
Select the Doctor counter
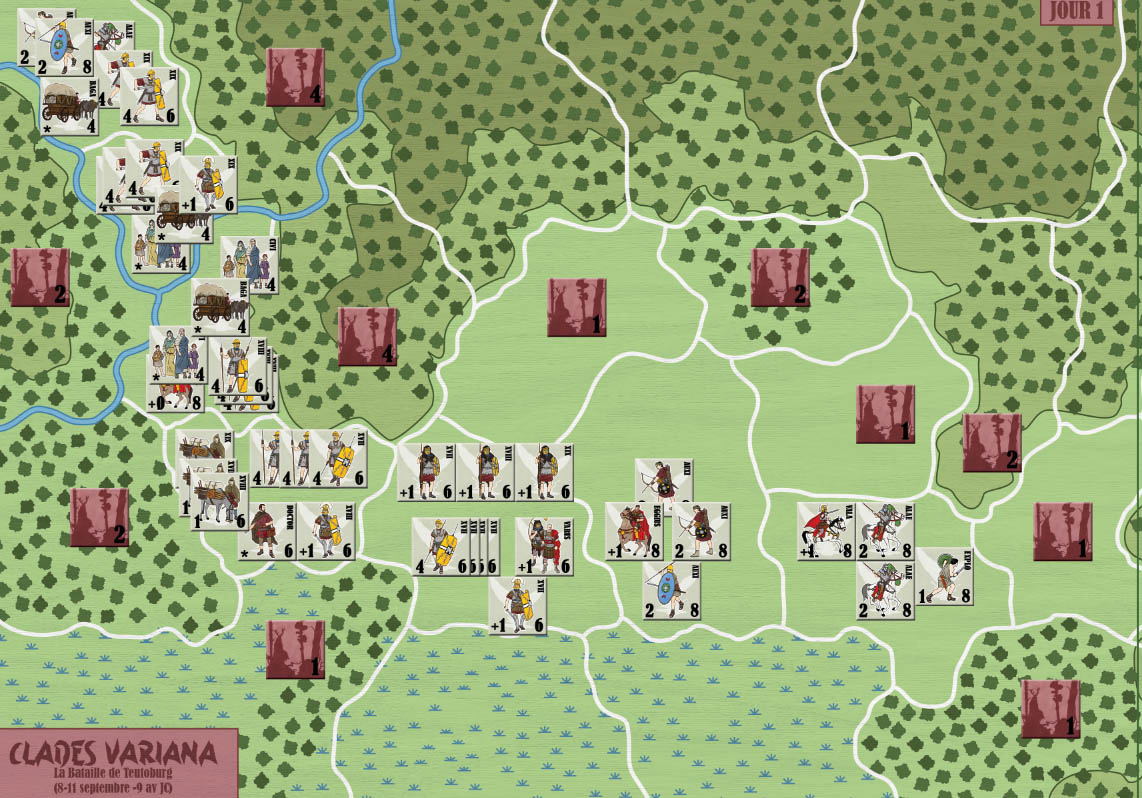pos(267,531)
